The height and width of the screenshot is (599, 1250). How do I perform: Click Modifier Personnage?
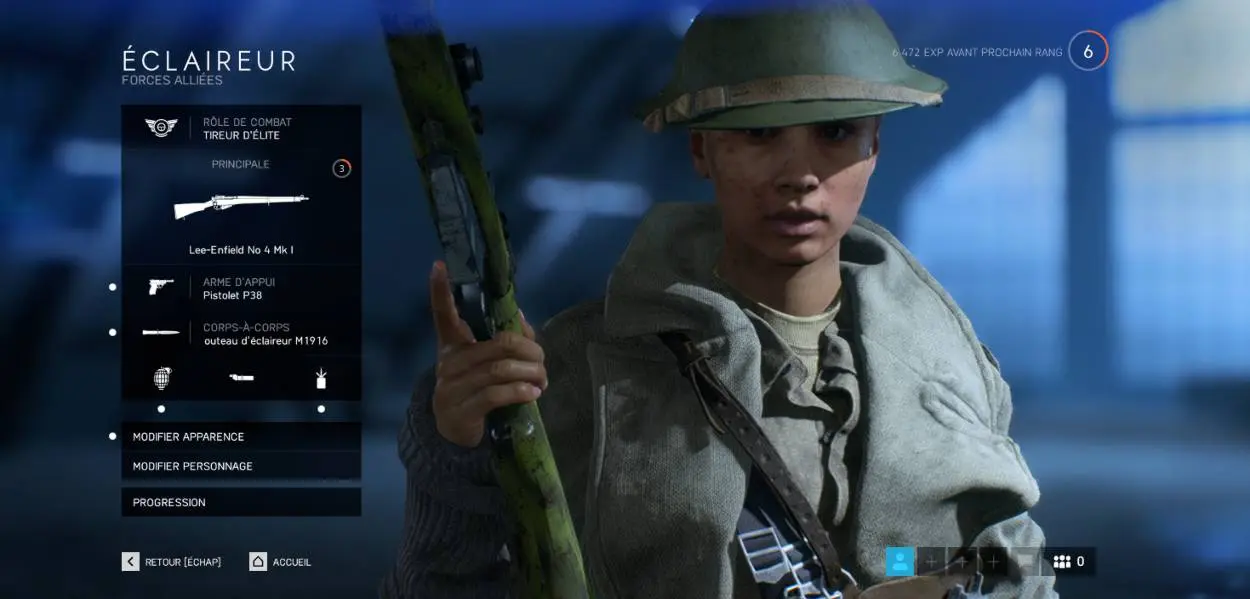pyautogui.click(x=241, y=466)
